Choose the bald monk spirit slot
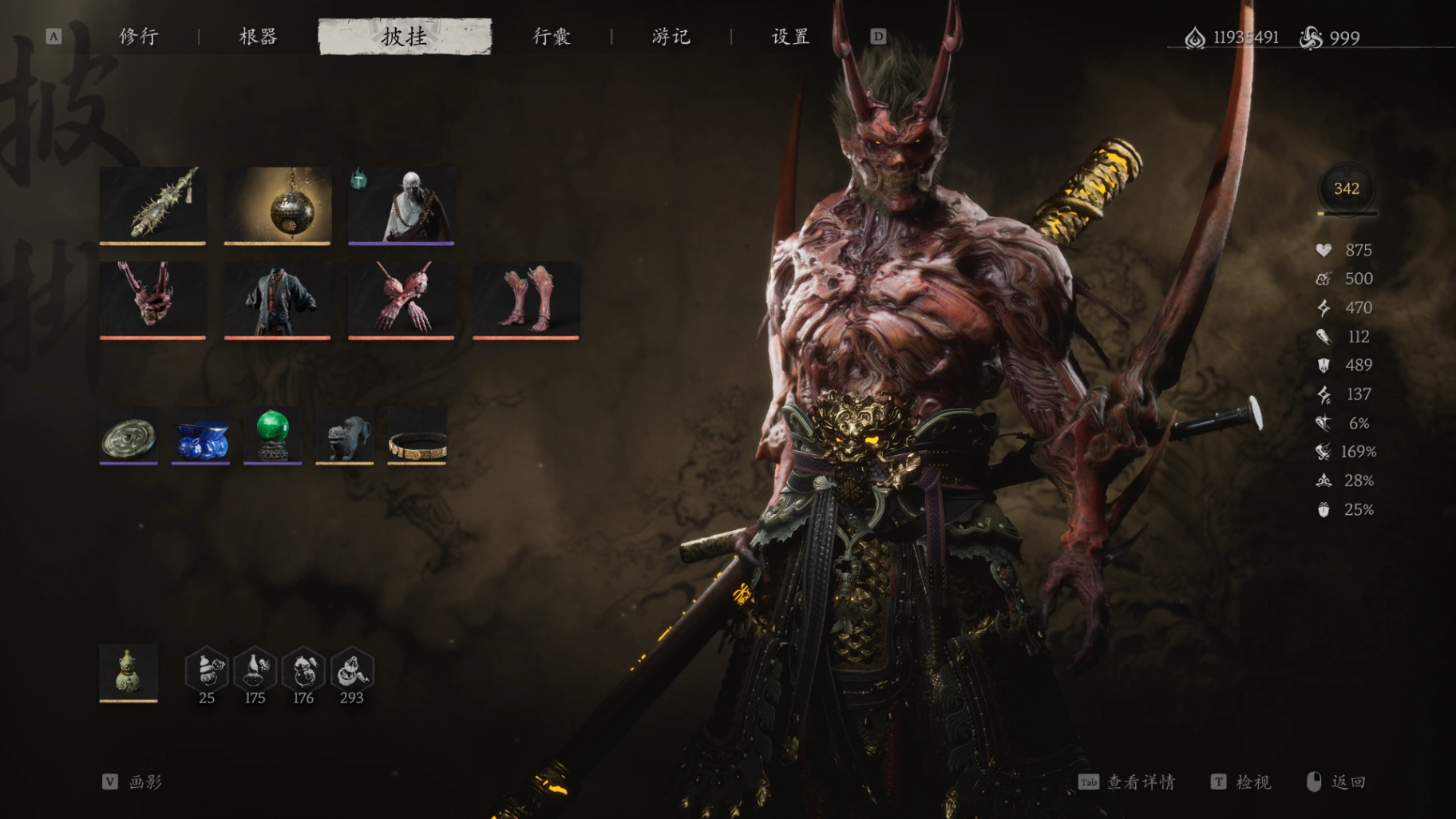The height and width of the screenshot is (819, 1456). pyautogui.click(x=402, y=204)
